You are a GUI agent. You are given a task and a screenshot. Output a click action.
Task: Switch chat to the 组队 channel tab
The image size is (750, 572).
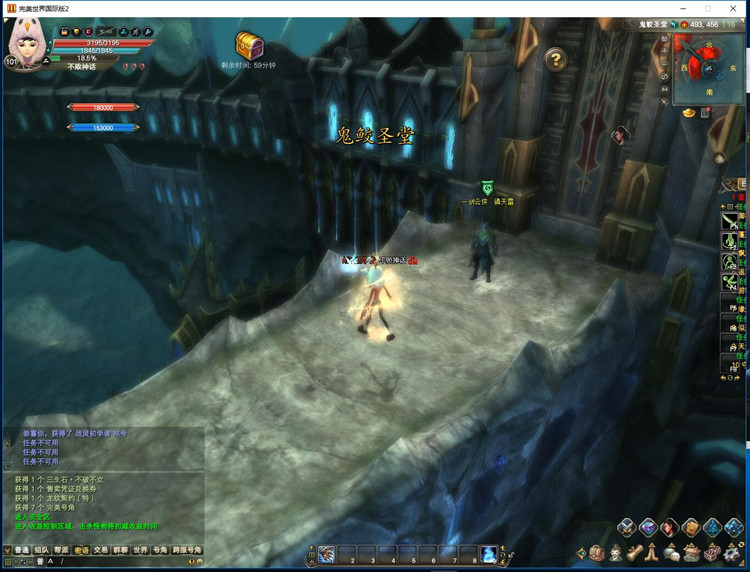(x=41, y=550)
